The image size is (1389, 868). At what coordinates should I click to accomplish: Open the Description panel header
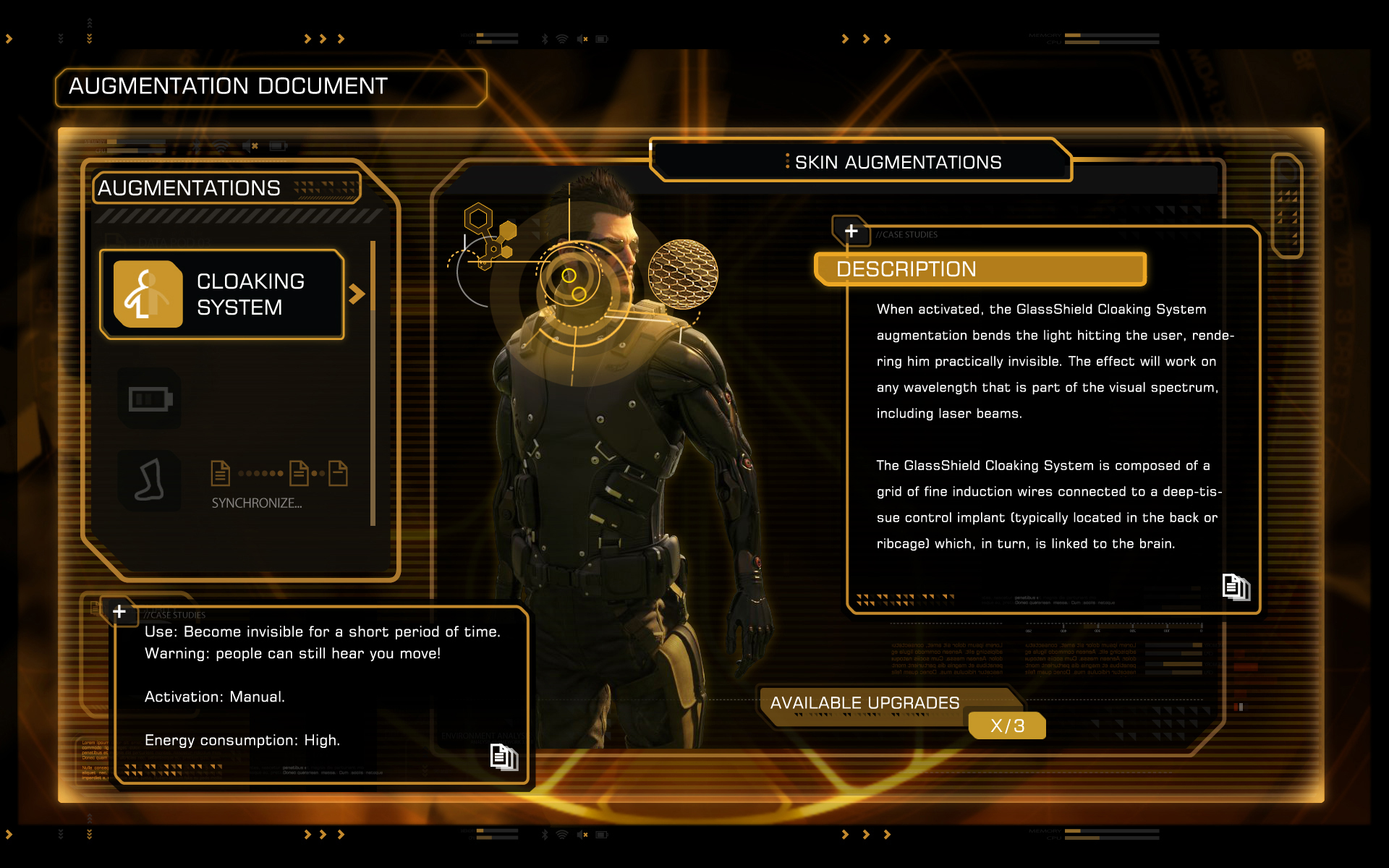click(x=980, y=269)
